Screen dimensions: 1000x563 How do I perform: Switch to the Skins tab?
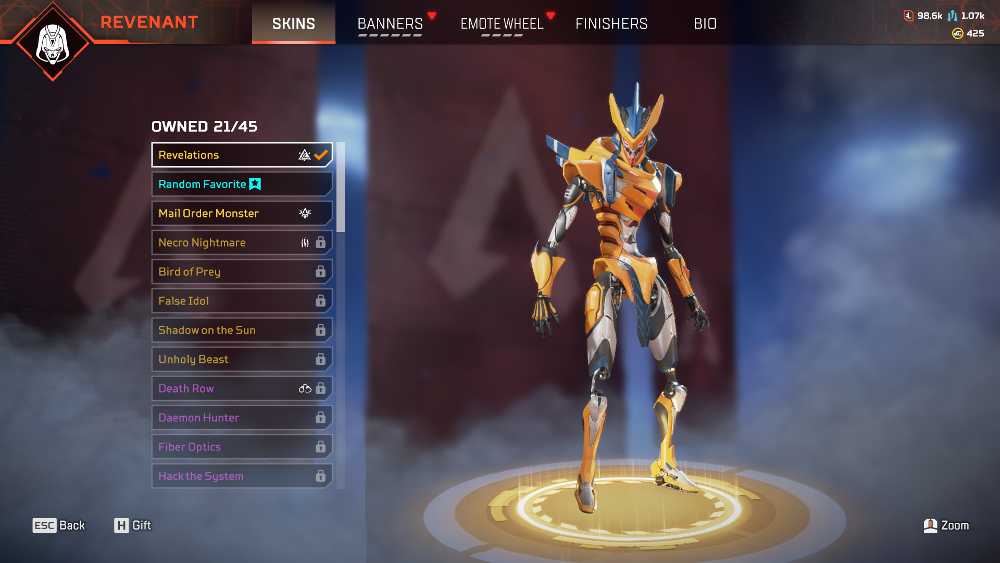click(x=293, y=23)
